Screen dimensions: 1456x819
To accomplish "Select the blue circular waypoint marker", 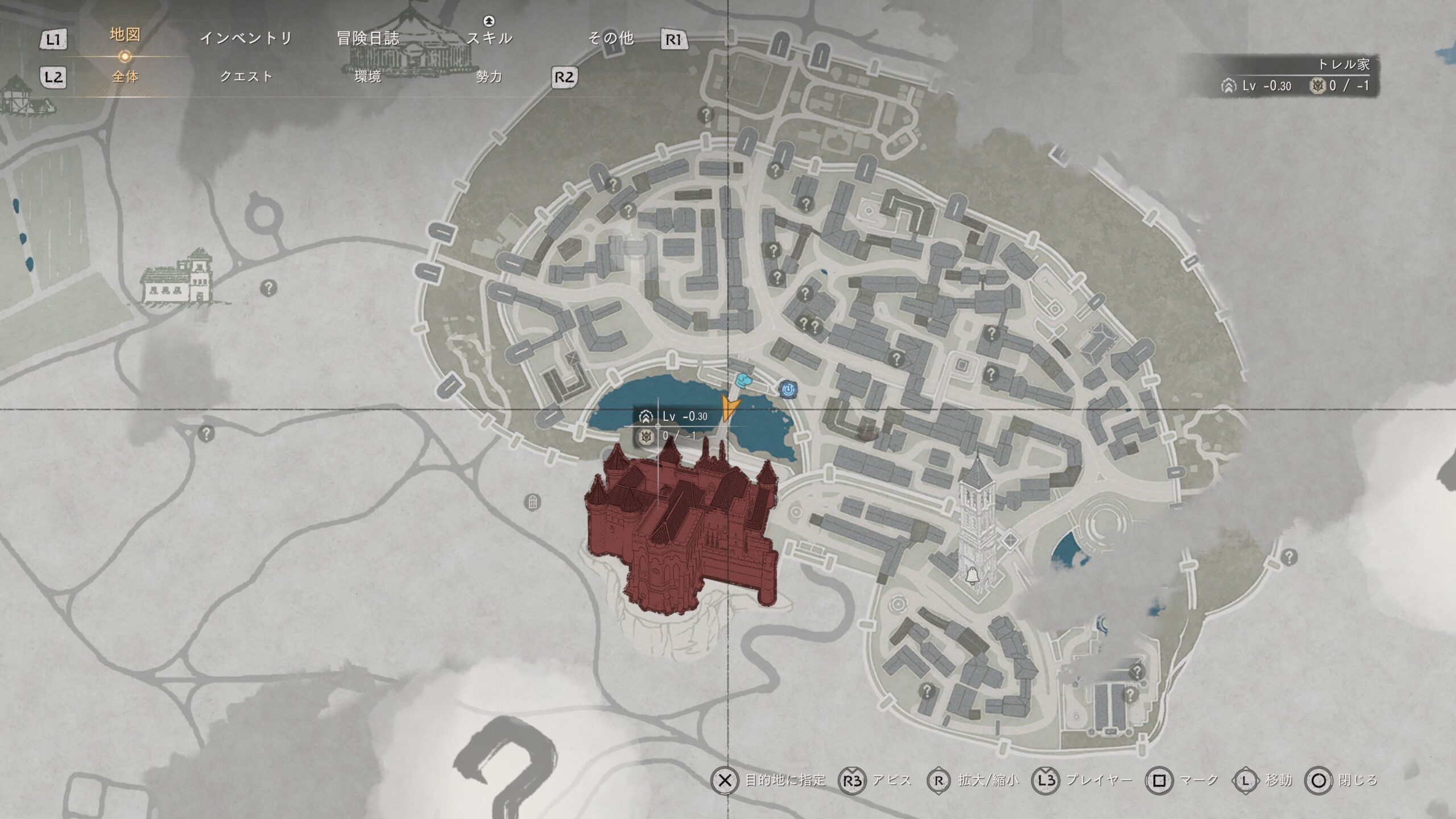I will coord(788,389).
